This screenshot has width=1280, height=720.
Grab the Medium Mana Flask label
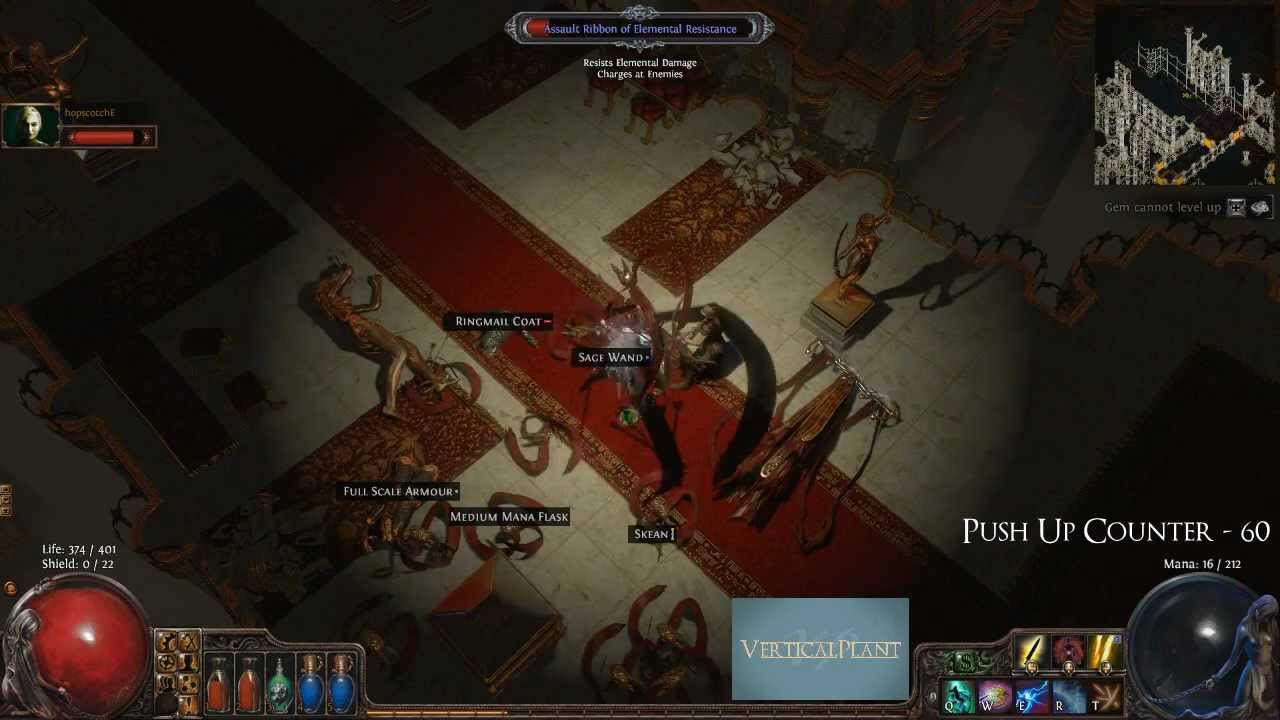(509, 517)
